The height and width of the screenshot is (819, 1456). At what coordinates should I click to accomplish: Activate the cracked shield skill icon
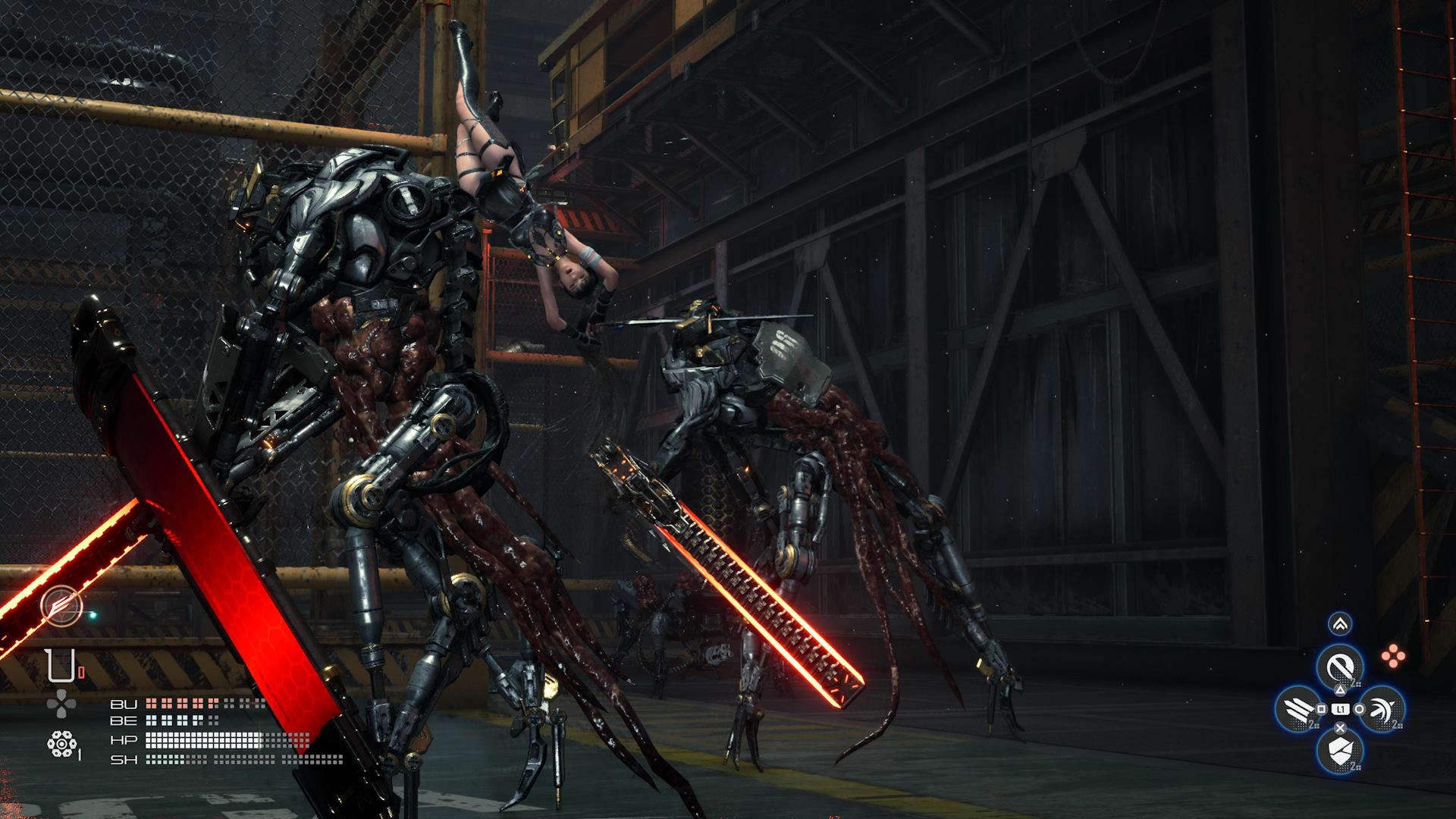(x=1340, y=750)
